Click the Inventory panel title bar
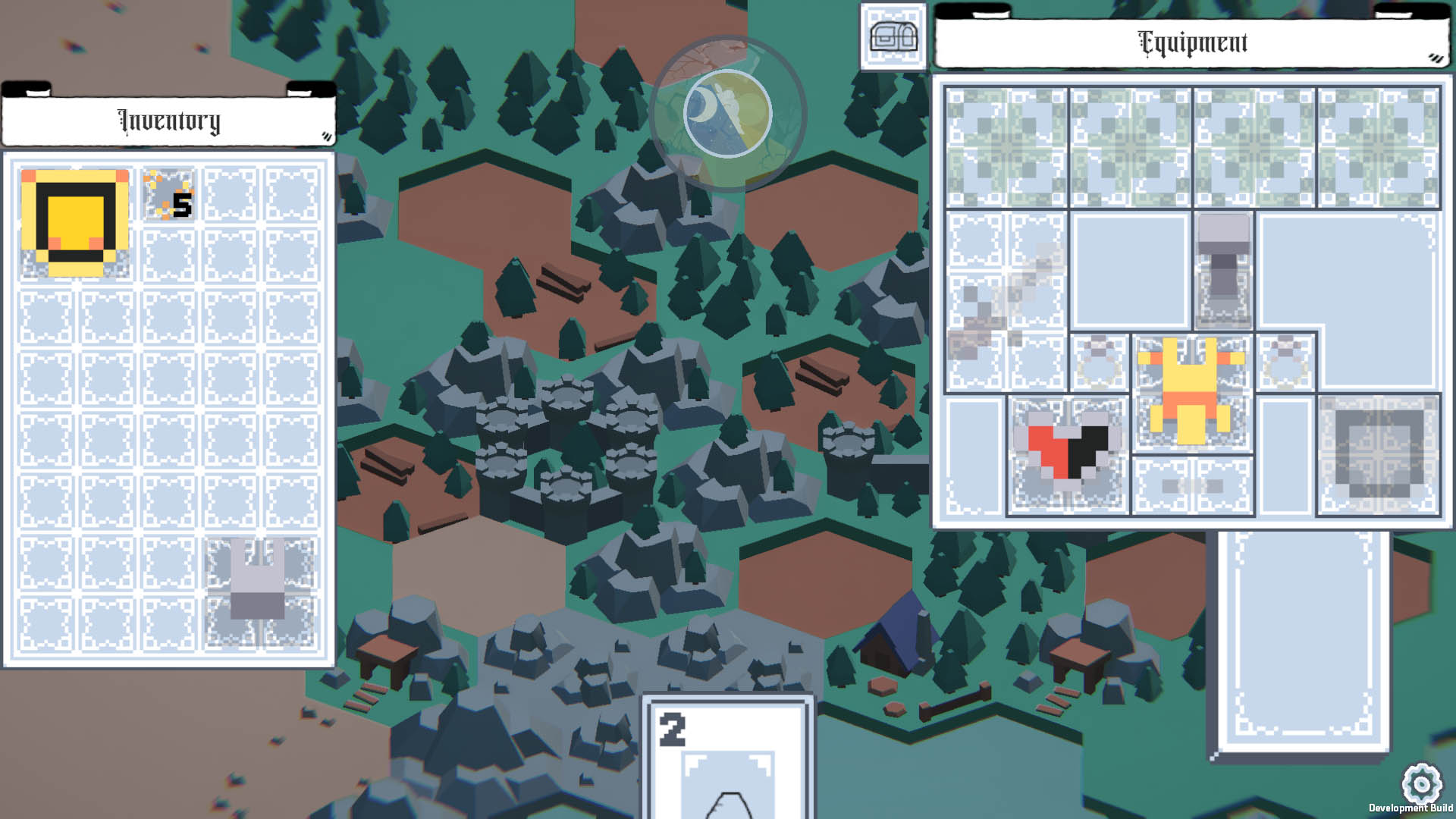 point(168,121)
